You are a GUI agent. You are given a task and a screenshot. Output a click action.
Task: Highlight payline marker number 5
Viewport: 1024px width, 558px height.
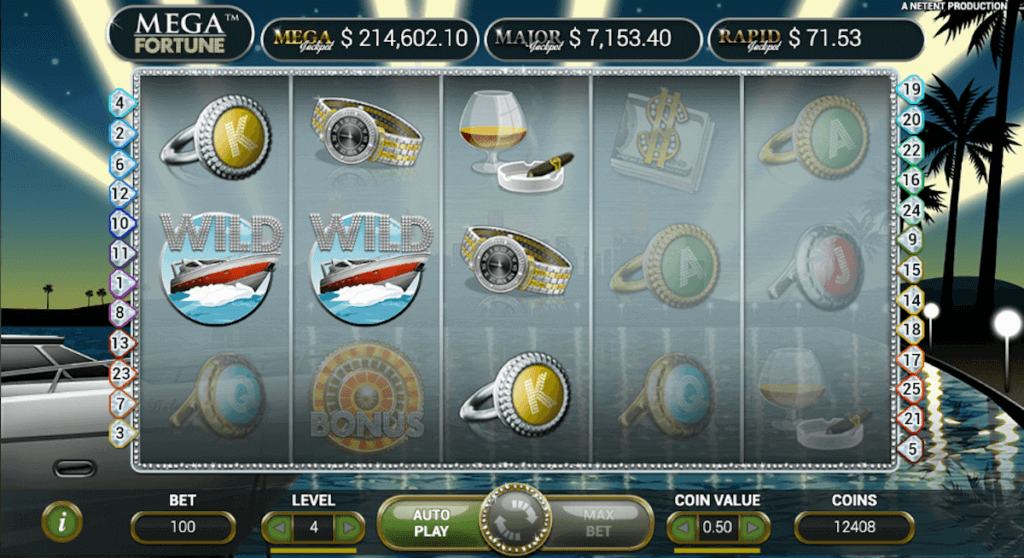point(910,448)
